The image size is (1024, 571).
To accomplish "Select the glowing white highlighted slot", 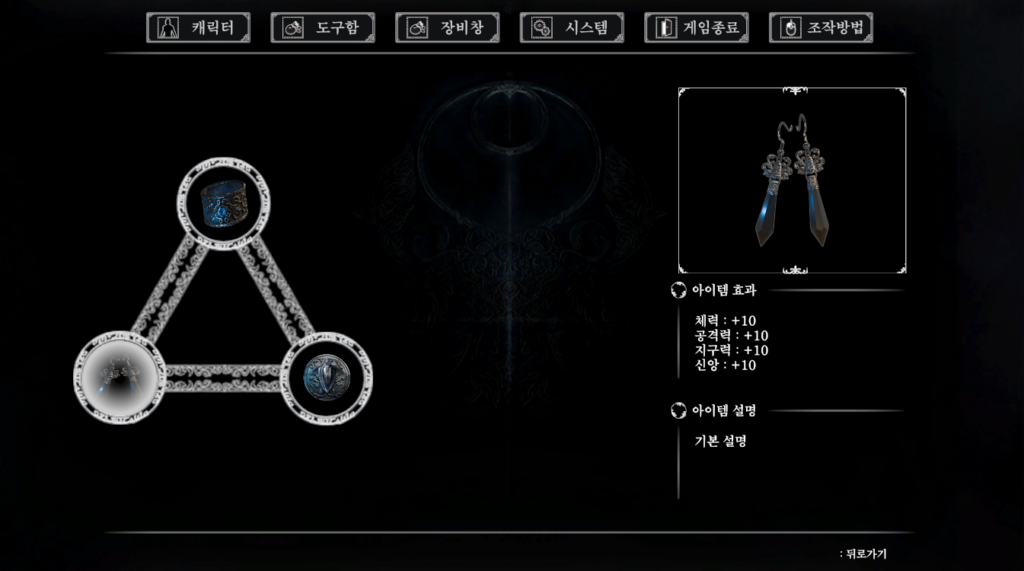I will (x=120, y=376).
